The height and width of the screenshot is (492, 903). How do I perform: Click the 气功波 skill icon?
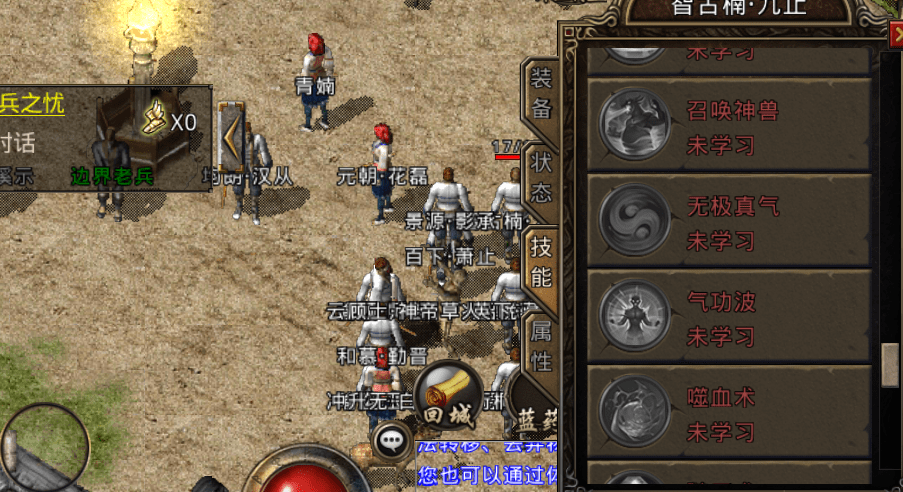point(633,316)
